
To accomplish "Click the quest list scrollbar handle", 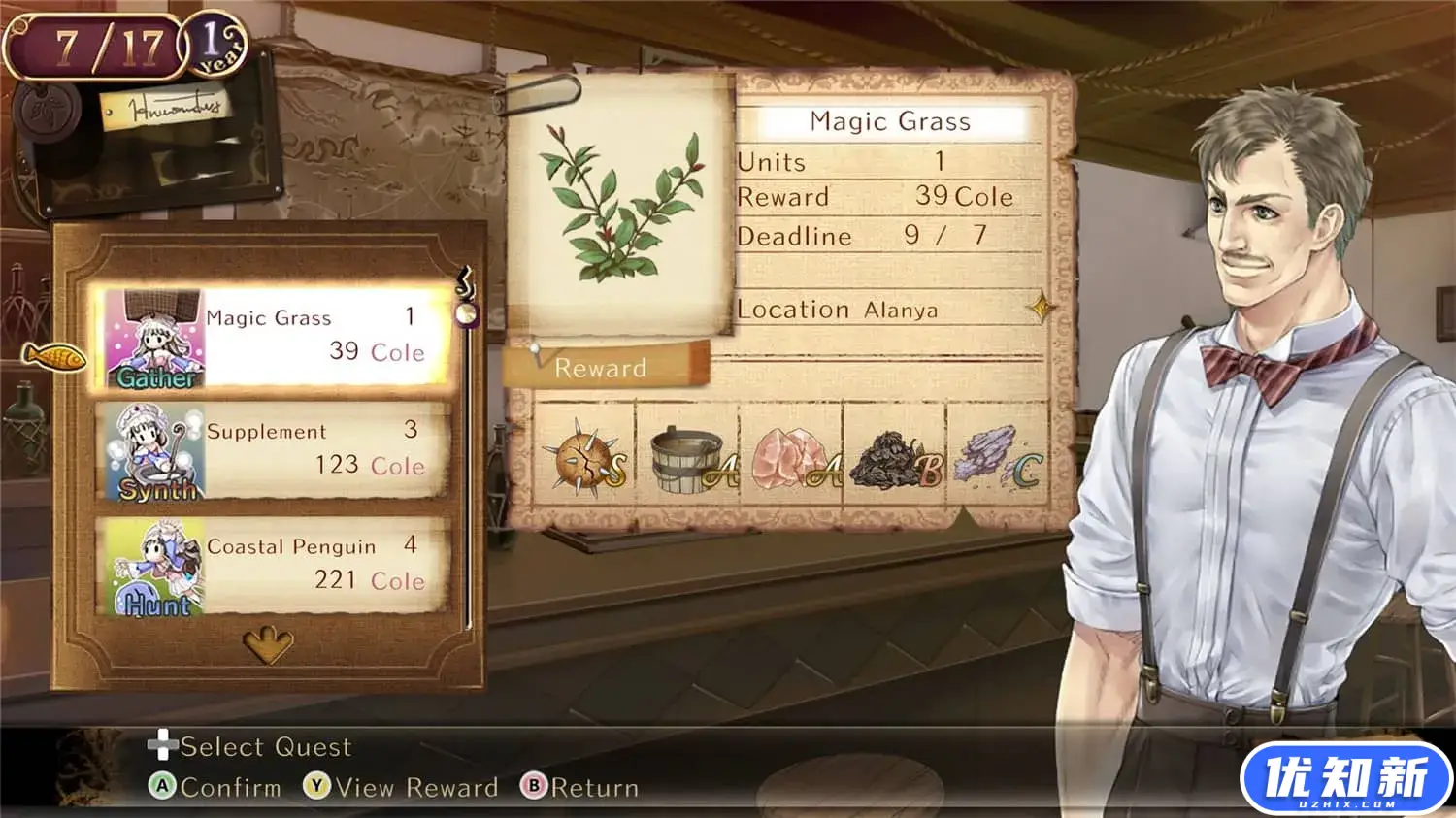I will coord(467,313).
